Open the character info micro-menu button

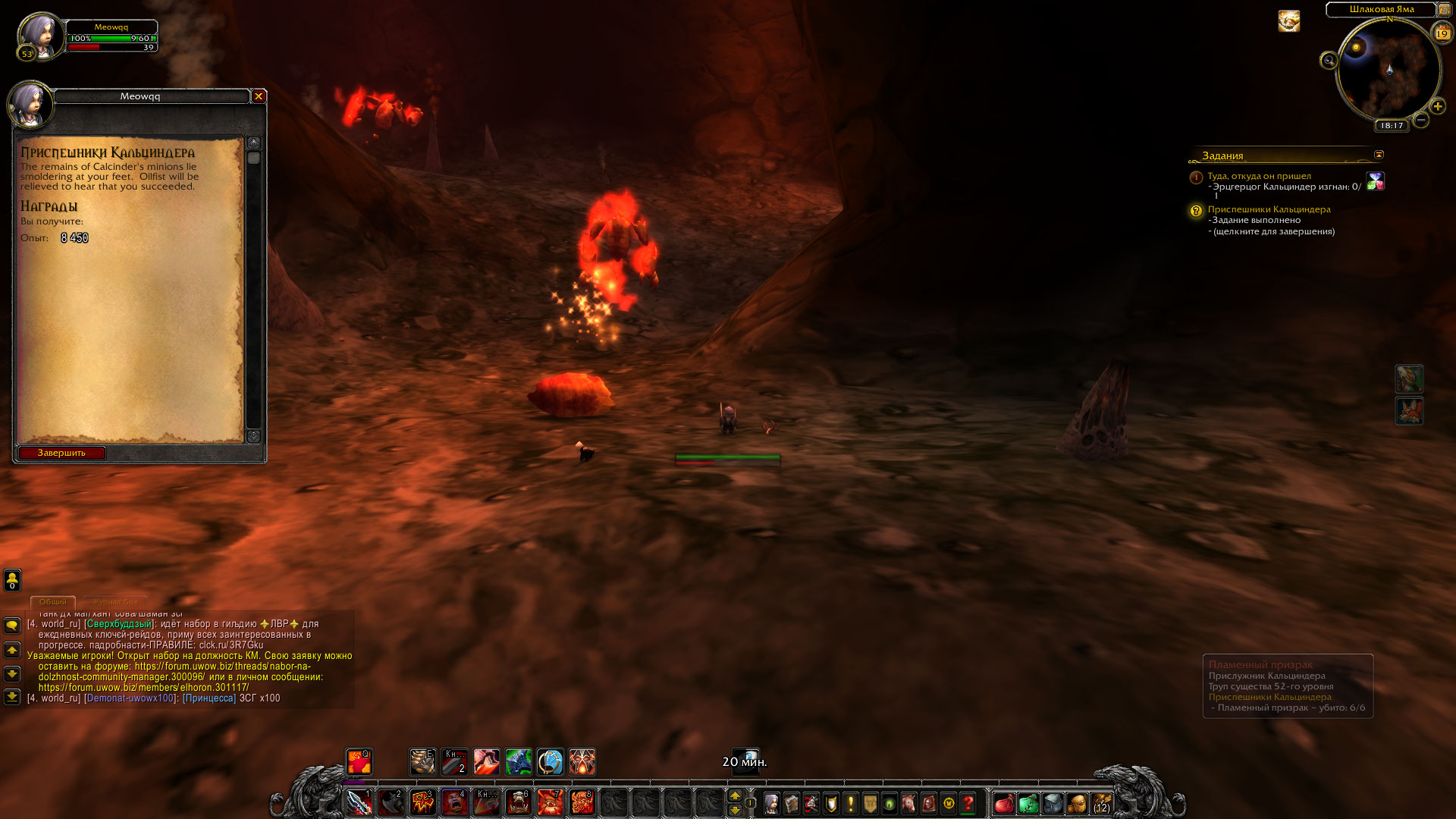pos(771,803)
